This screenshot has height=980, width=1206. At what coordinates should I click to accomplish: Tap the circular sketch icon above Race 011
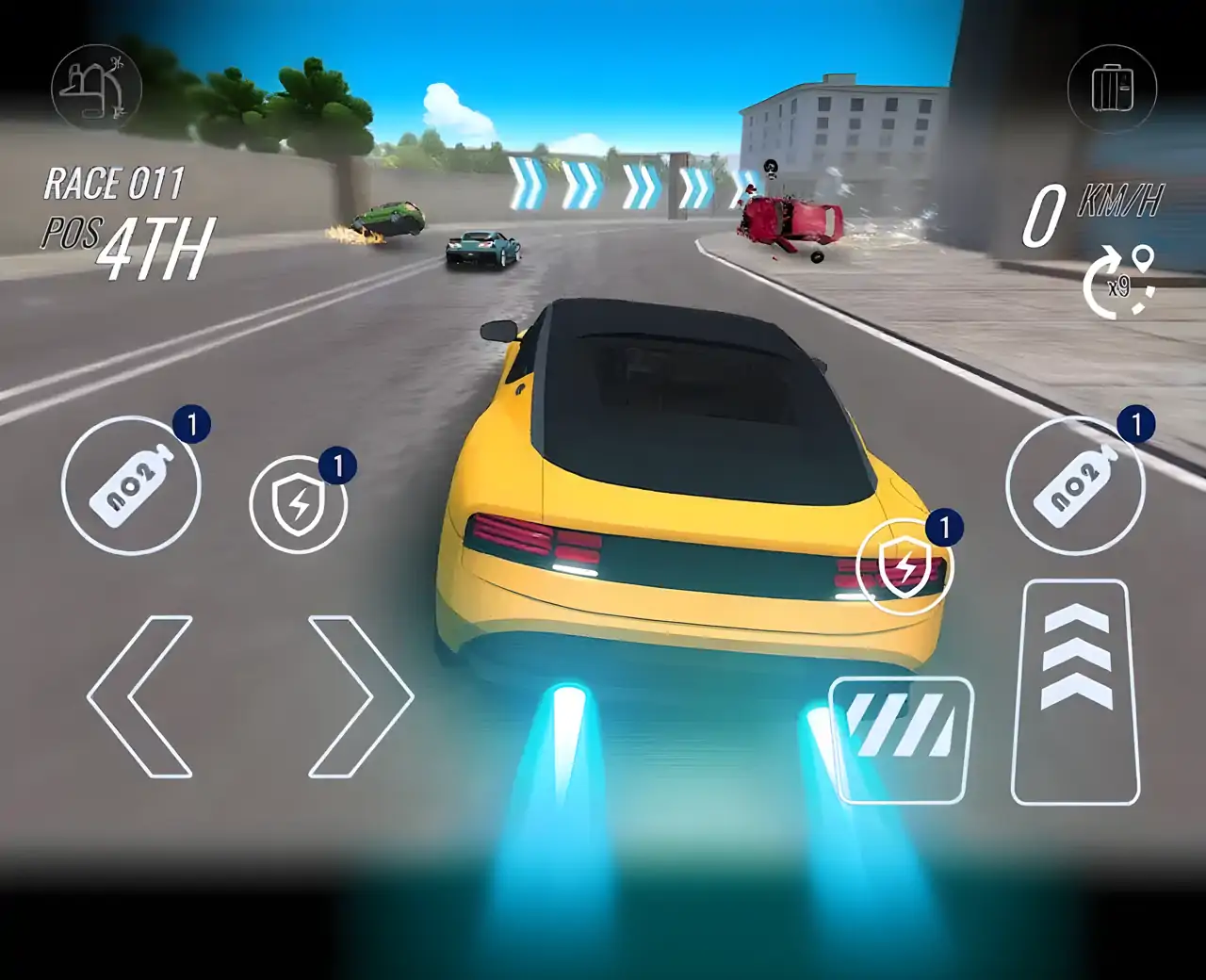pyautogui.click(x=95, y=90)
